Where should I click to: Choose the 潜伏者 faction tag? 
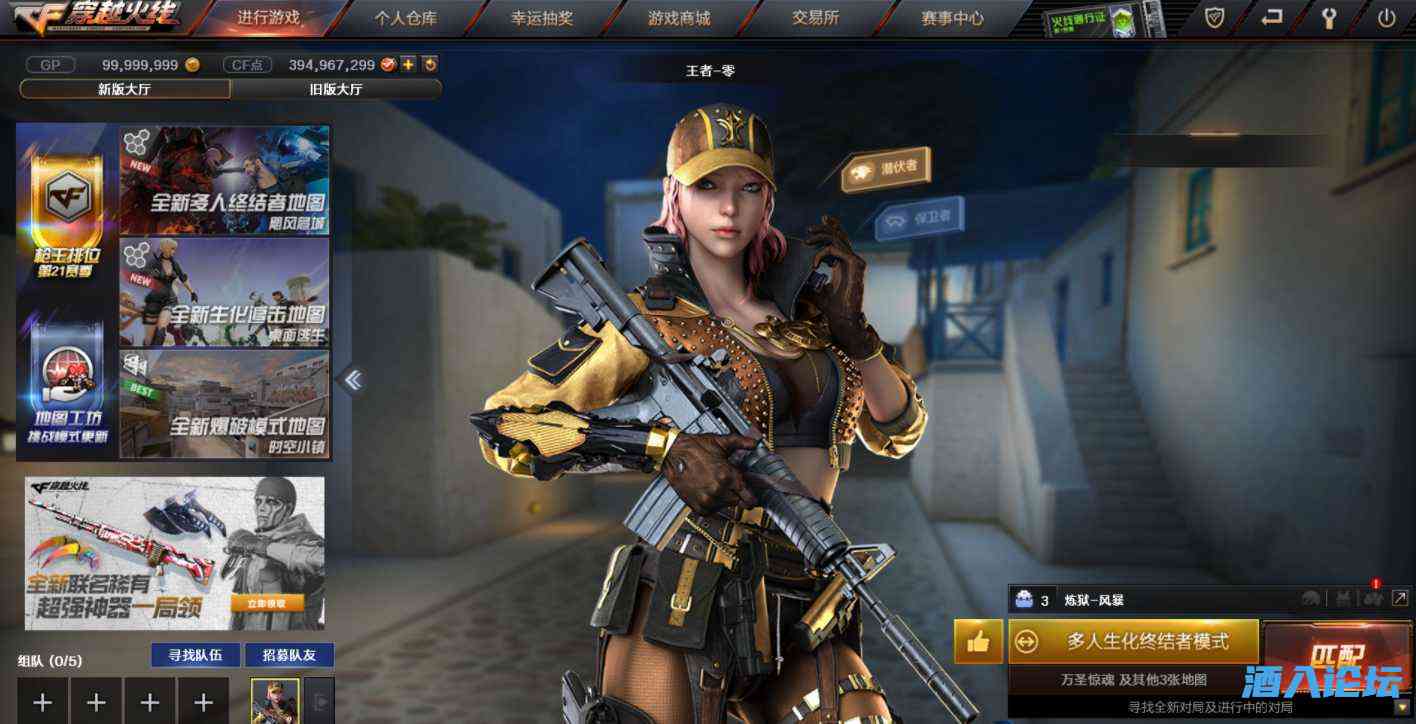[886, 171]
